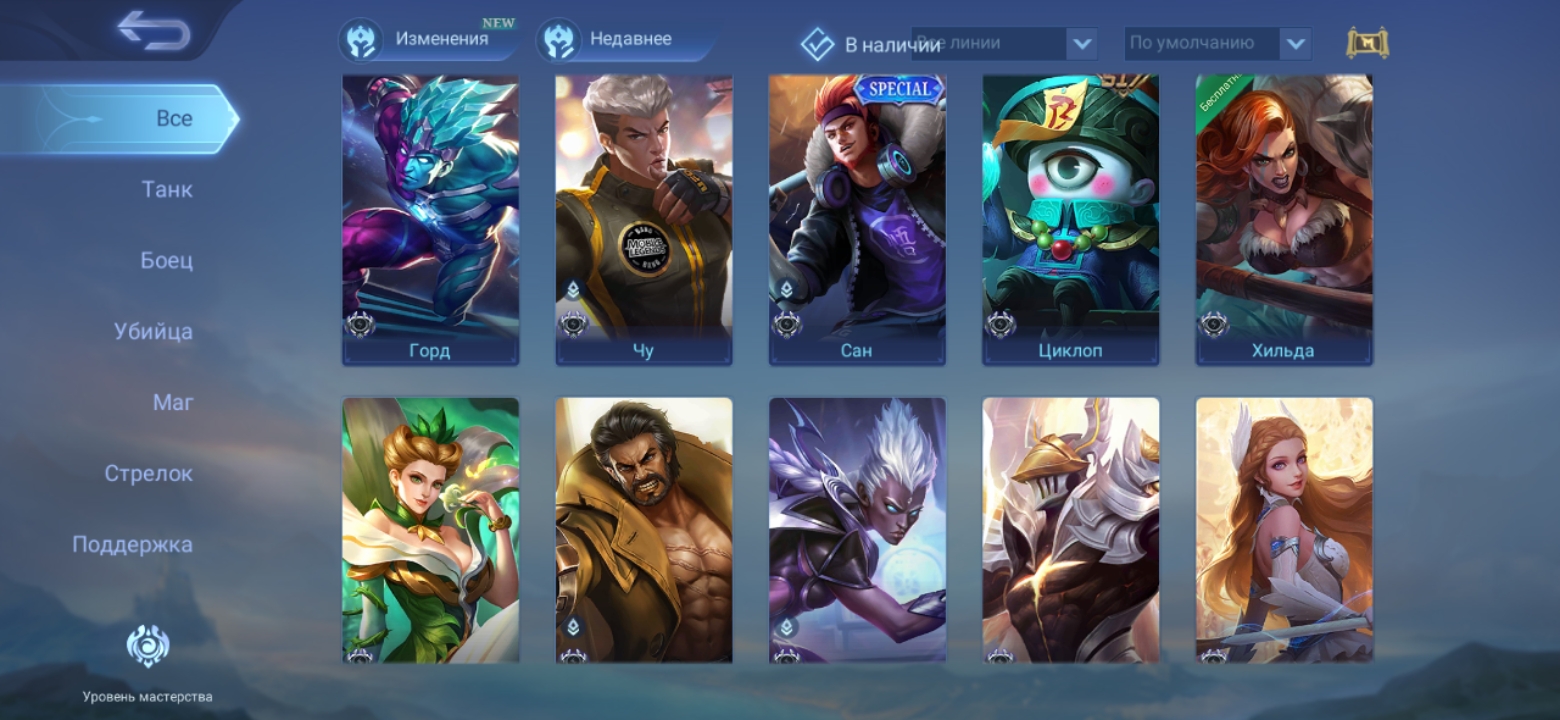Click the golden scroll icon
This screenshot has height=720, width=1560.
[1367, 43]
